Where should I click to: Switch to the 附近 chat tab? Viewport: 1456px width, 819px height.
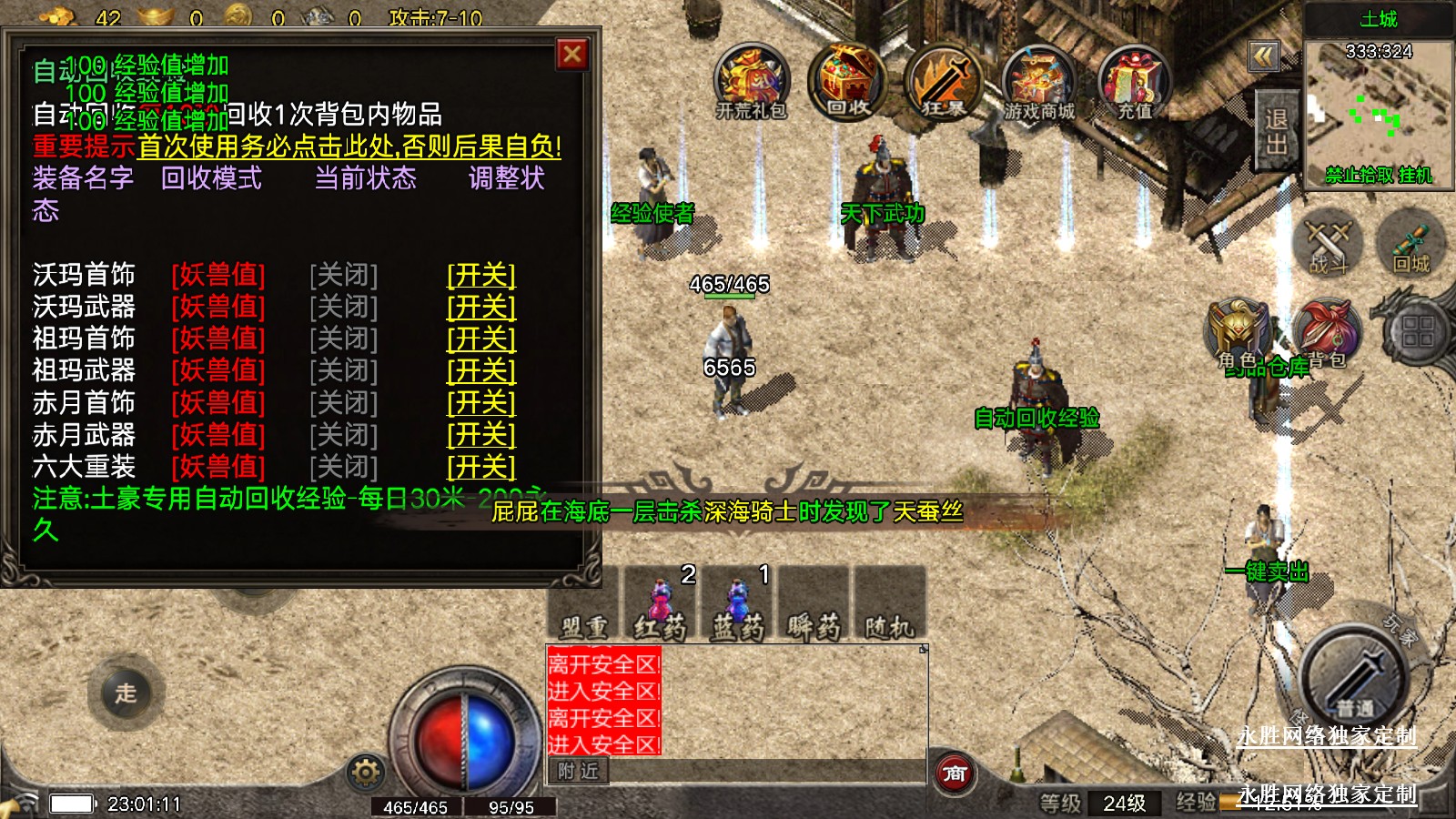click(579, 771)
